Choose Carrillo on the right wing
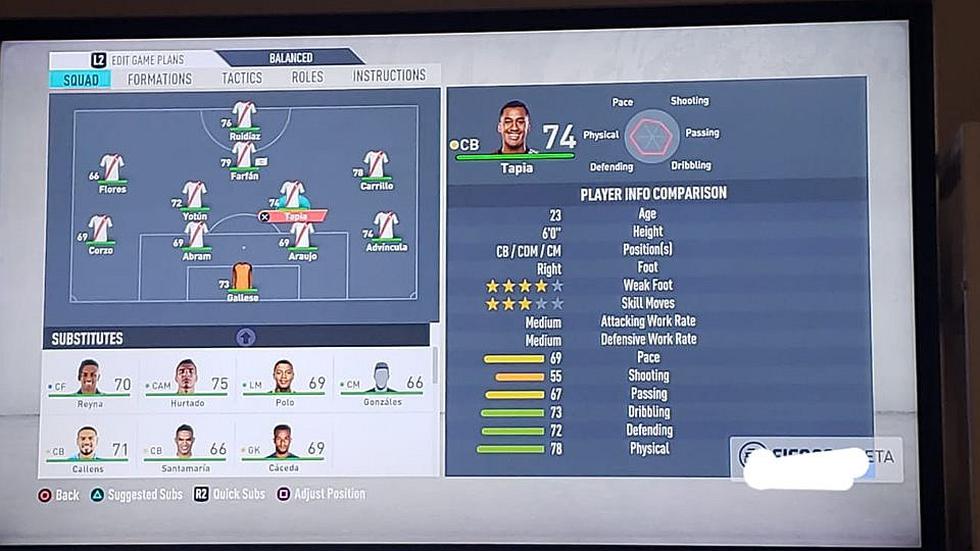 click(376, 167)
